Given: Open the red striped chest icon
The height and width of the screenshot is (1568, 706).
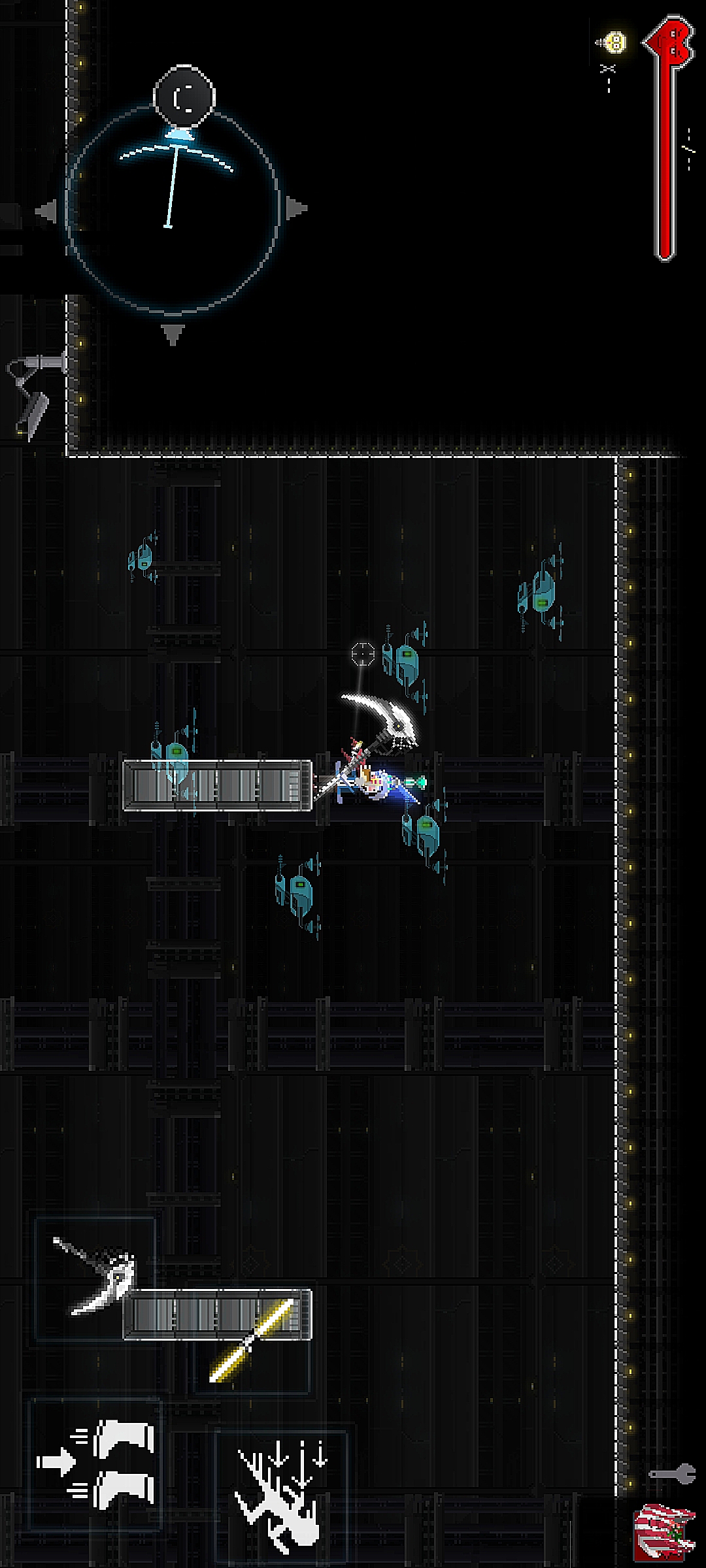Looking at the screenshot, I should pos(664,1533).
